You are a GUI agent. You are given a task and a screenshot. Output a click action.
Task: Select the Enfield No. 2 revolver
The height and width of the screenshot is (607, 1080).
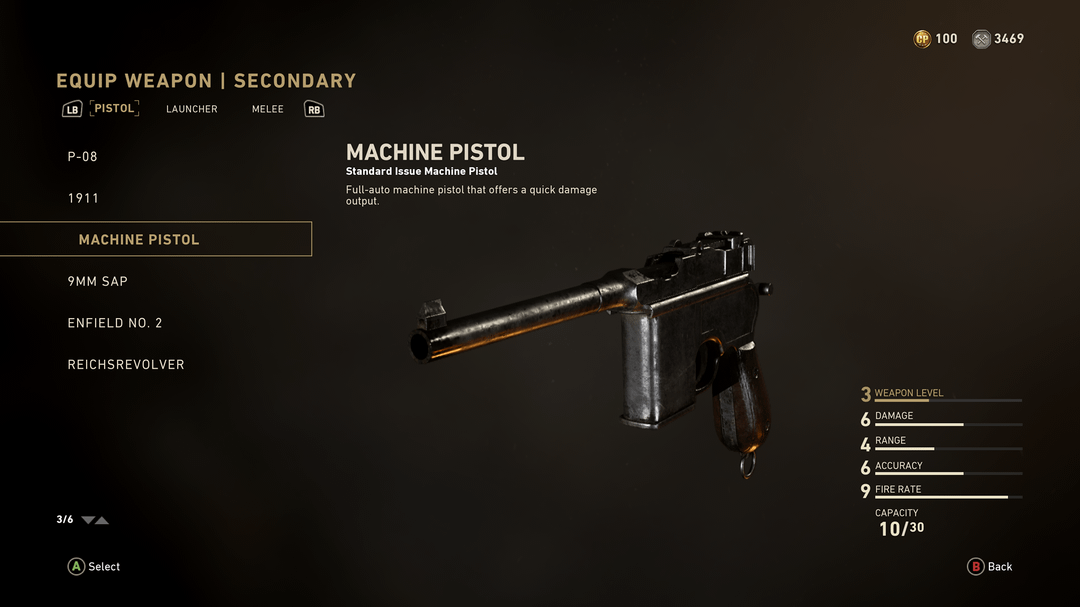pos(115,323)
